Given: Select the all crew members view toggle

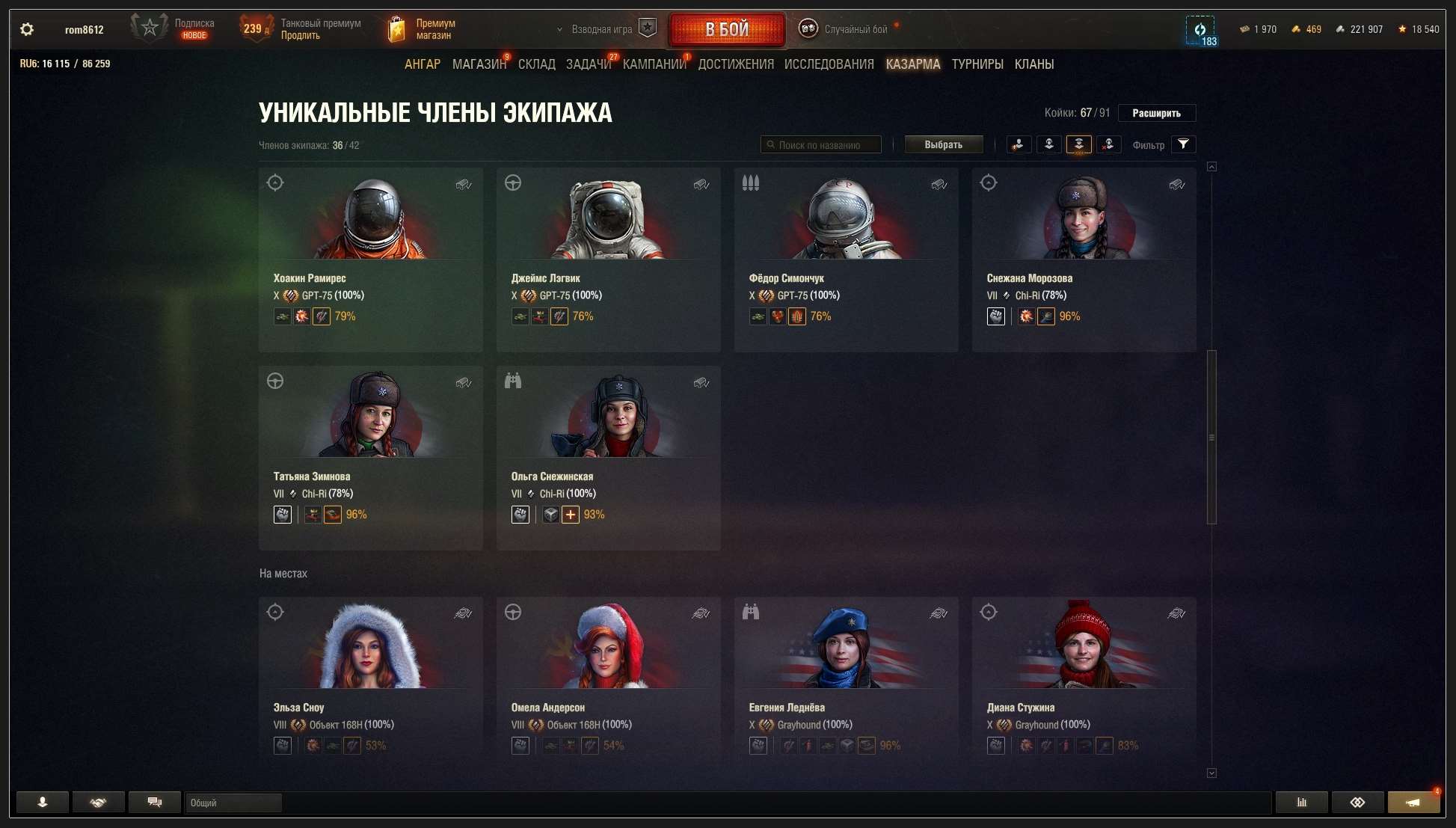Looking at the screenshot, I should tap(1048, 144).
